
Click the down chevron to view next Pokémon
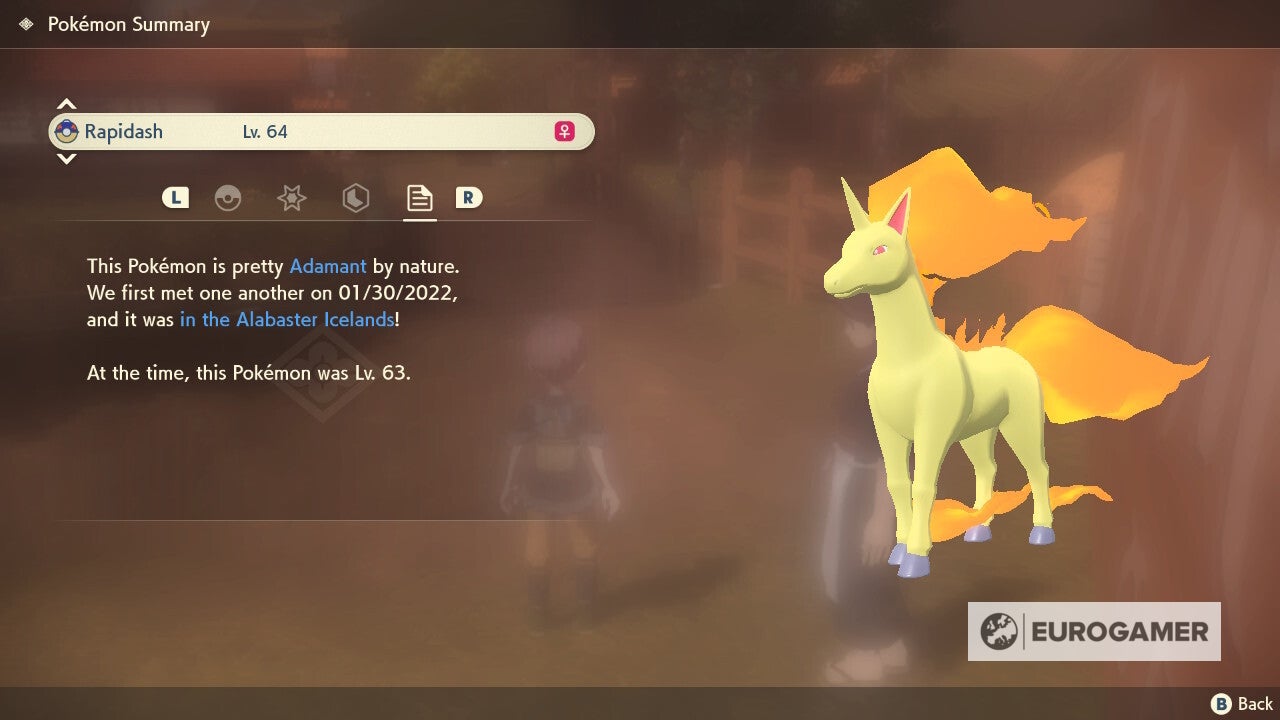tap(66, 159)
